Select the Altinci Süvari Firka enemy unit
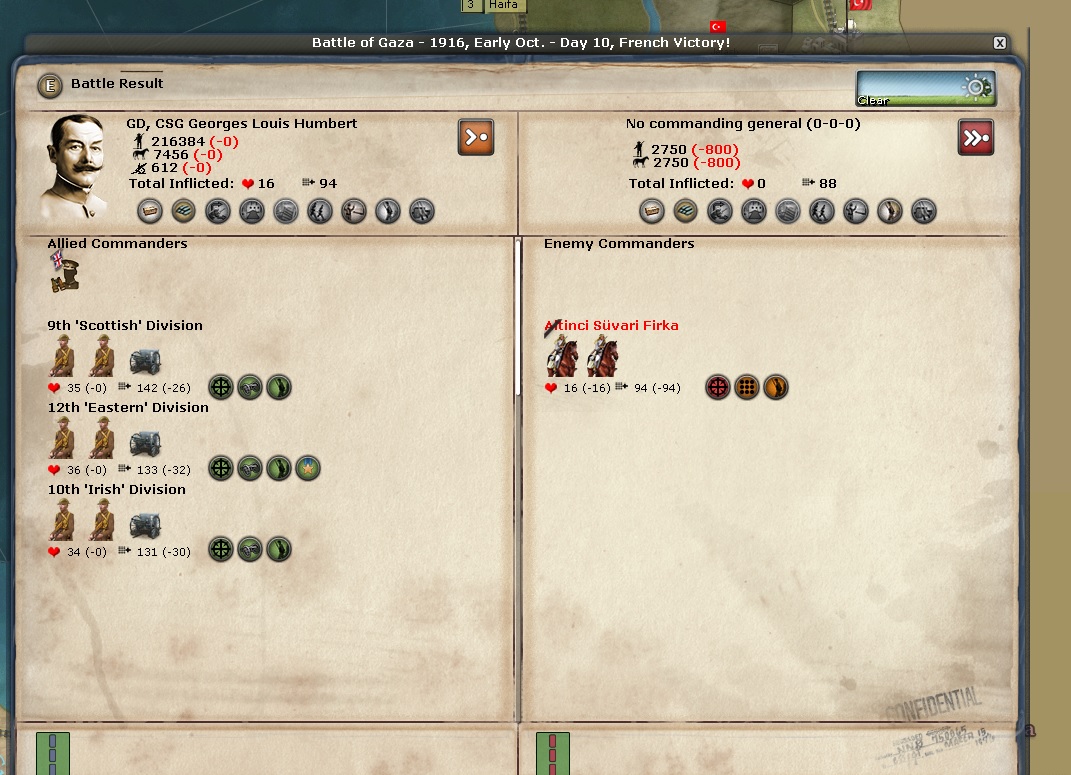This screenshot has width=1071, height=775. (x=611, y=326)
